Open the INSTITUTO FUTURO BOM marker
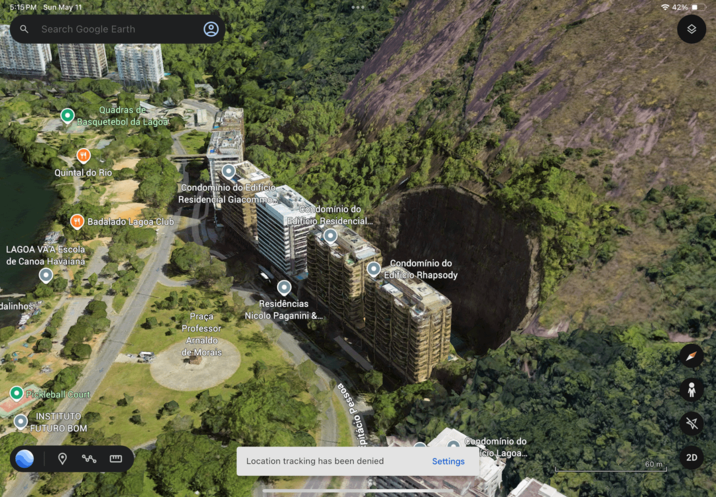The image size is (716, 497). click(21, 422)
